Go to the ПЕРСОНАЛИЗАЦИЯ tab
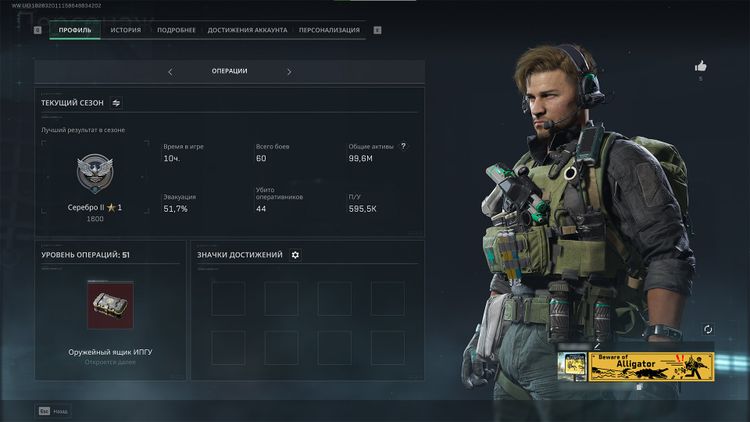This screenshot has width=750, height=422. [329, 30]
